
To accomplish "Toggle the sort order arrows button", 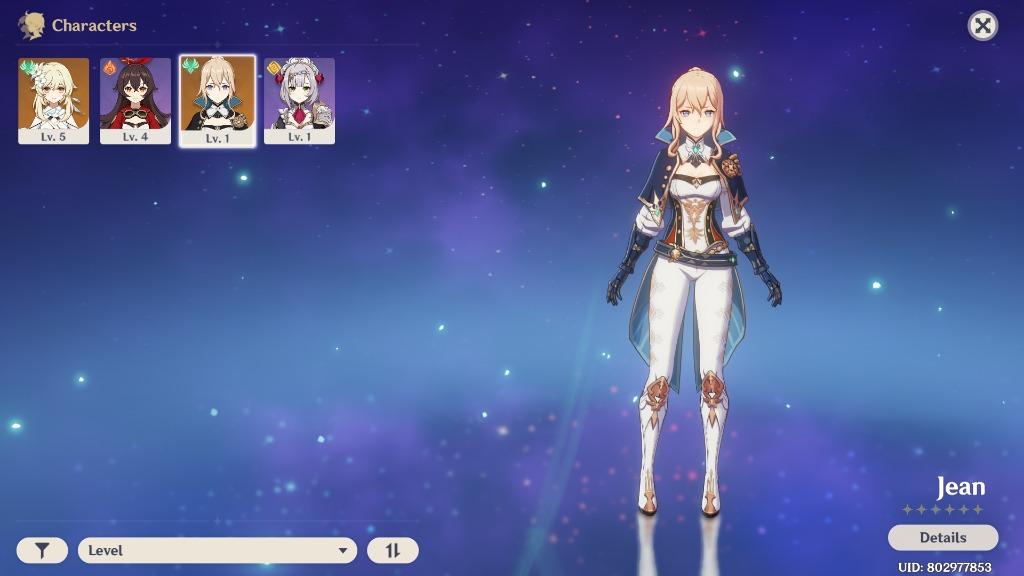I will click(392, 550).
